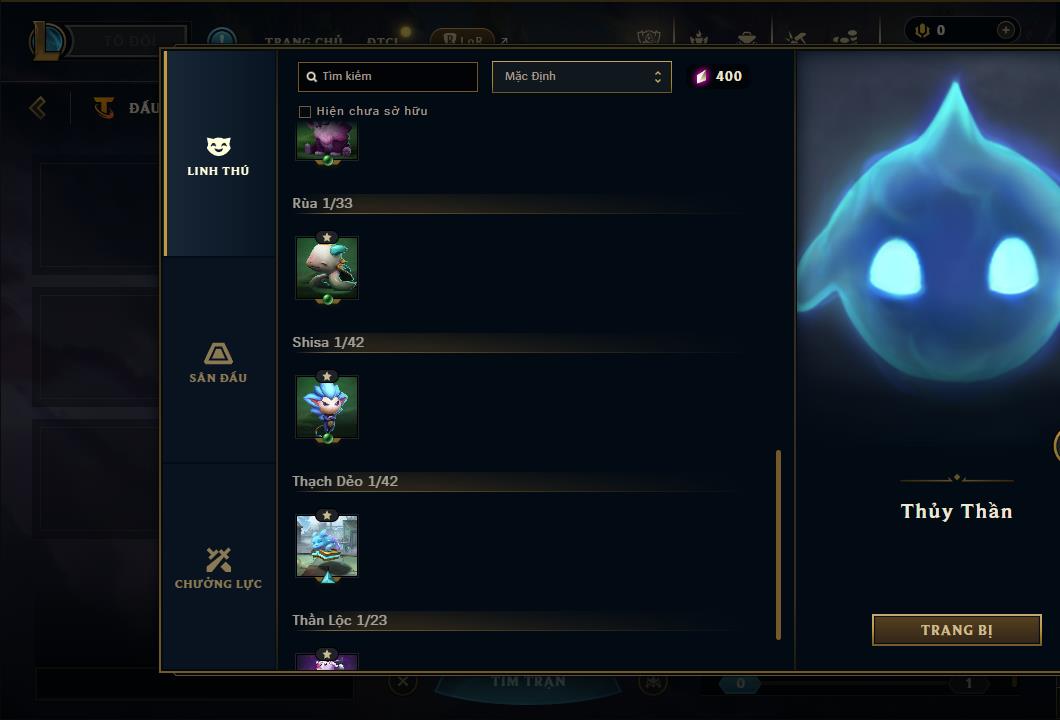1060x720 pixels.
Task: Open the Mặc Định sort dropdown
Action: 582,76
